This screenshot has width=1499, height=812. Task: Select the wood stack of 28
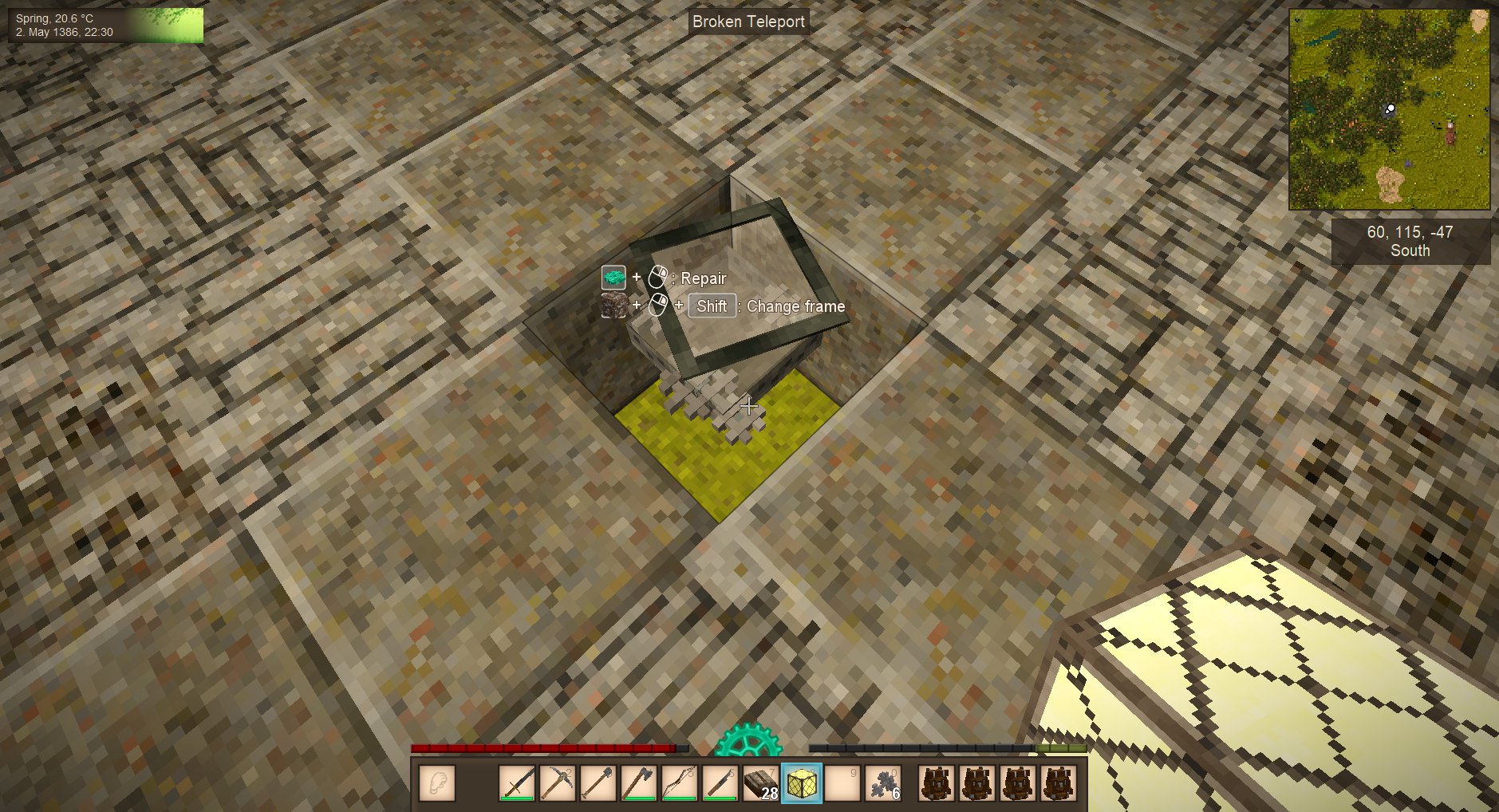tap(761, 782)
